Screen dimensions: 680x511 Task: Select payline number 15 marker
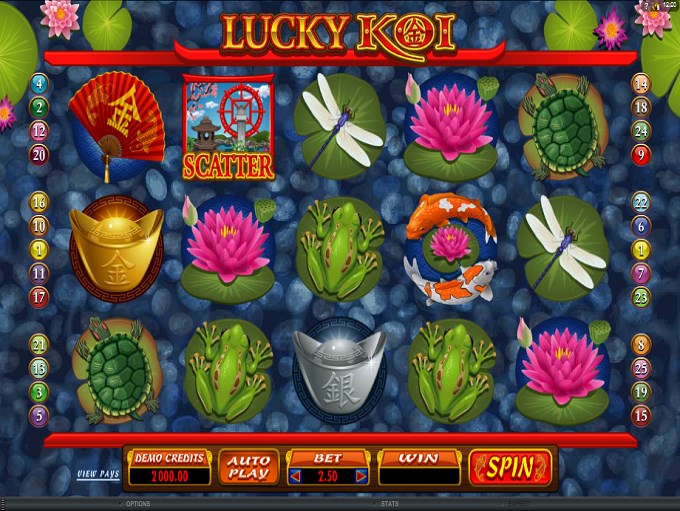[641, 414]
